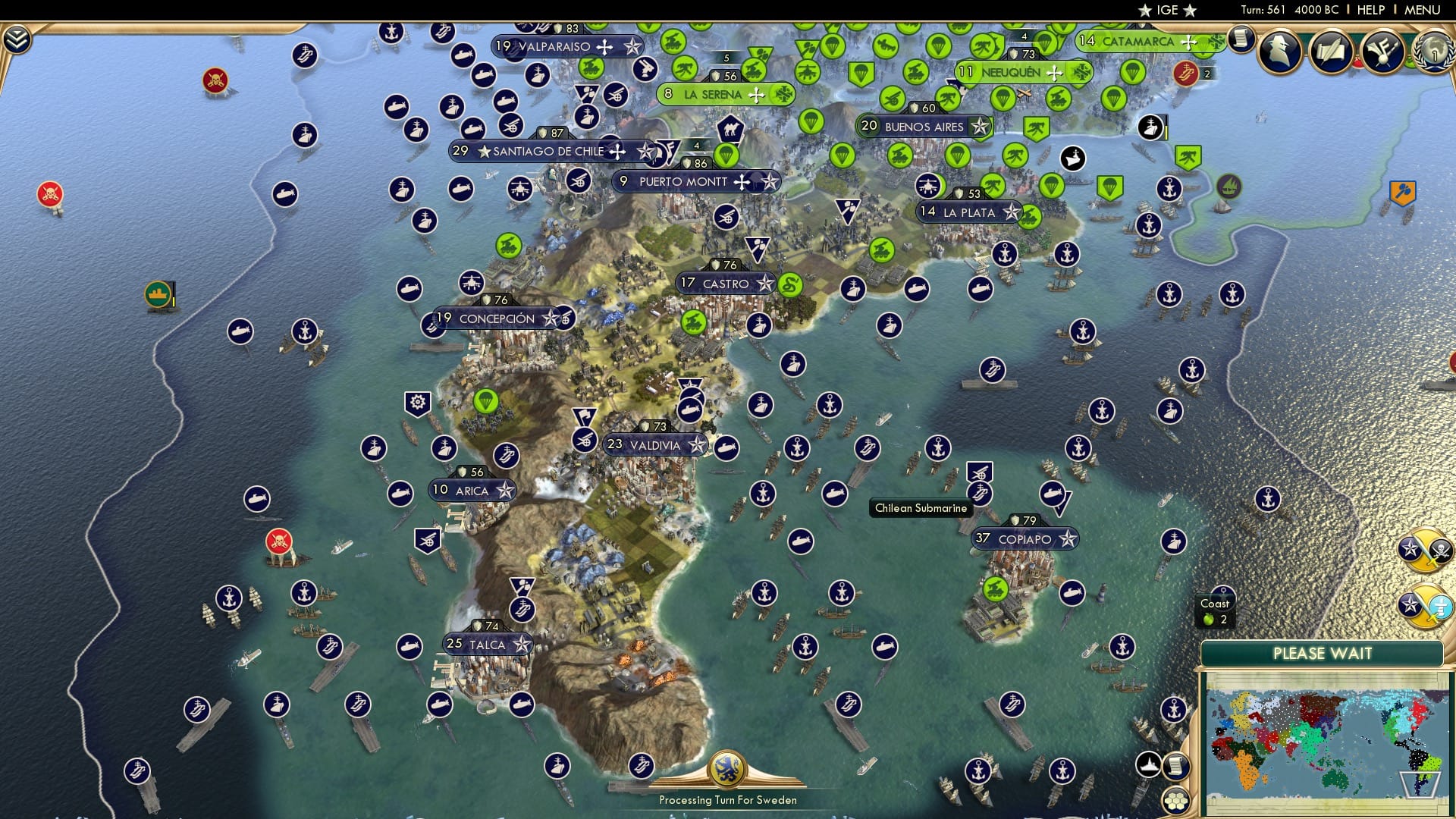1456x819 pixels.
Task: Click the red barbarian skull encampment icon
Action: (215, 79)
